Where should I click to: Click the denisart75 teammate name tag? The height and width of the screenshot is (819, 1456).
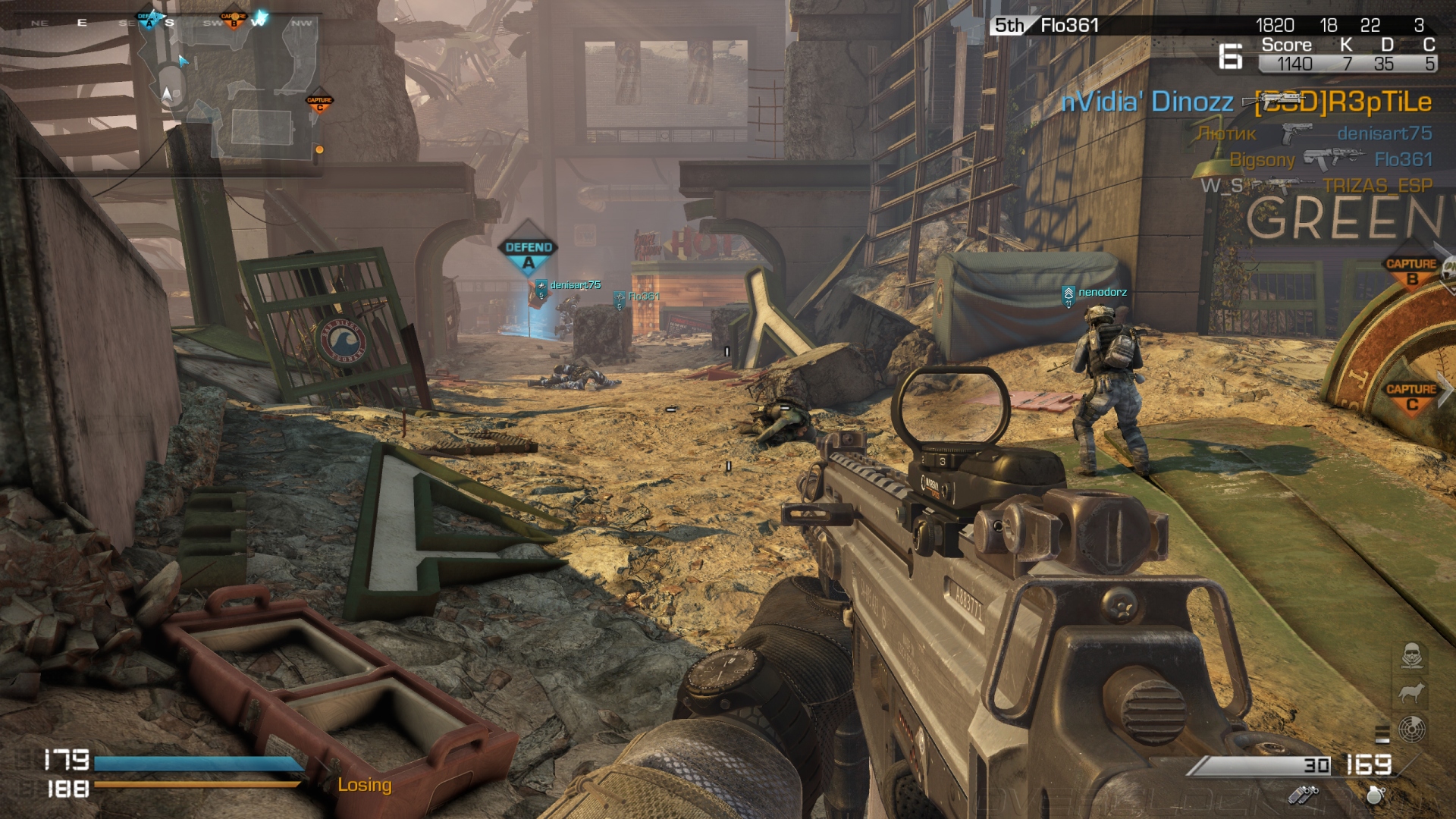pos(575,285)
